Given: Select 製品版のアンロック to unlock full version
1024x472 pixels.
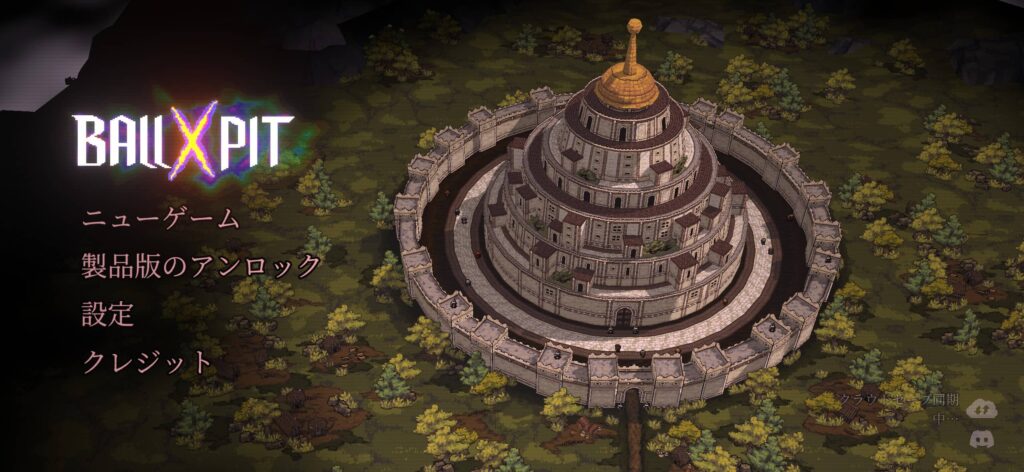Looking at the screenshot, I should (x=201, y=266).
